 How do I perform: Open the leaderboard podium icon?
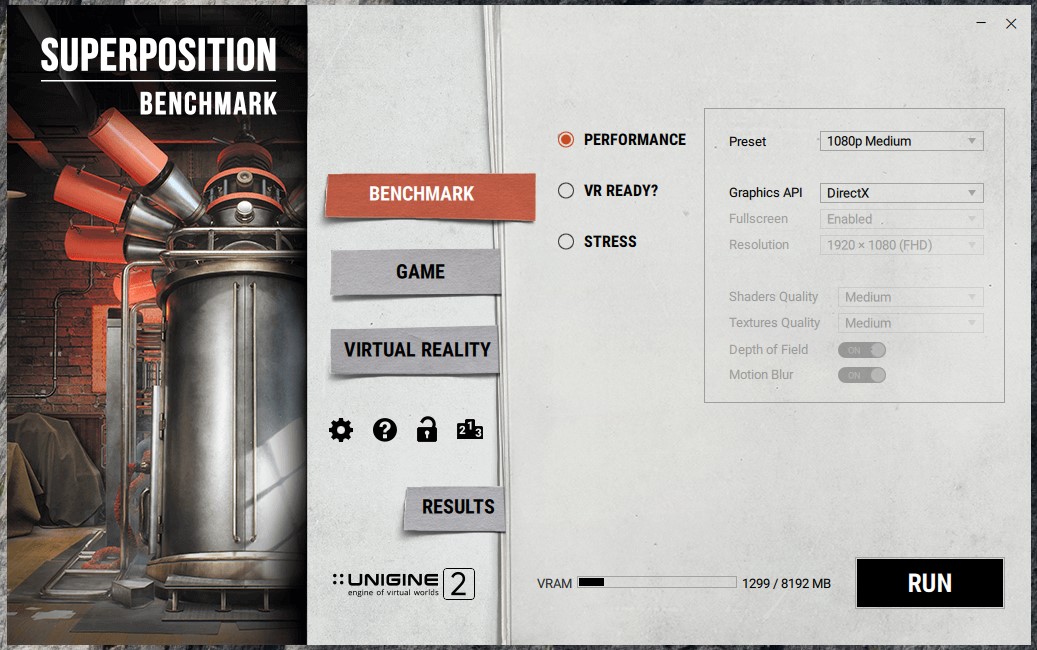(470, 430)
